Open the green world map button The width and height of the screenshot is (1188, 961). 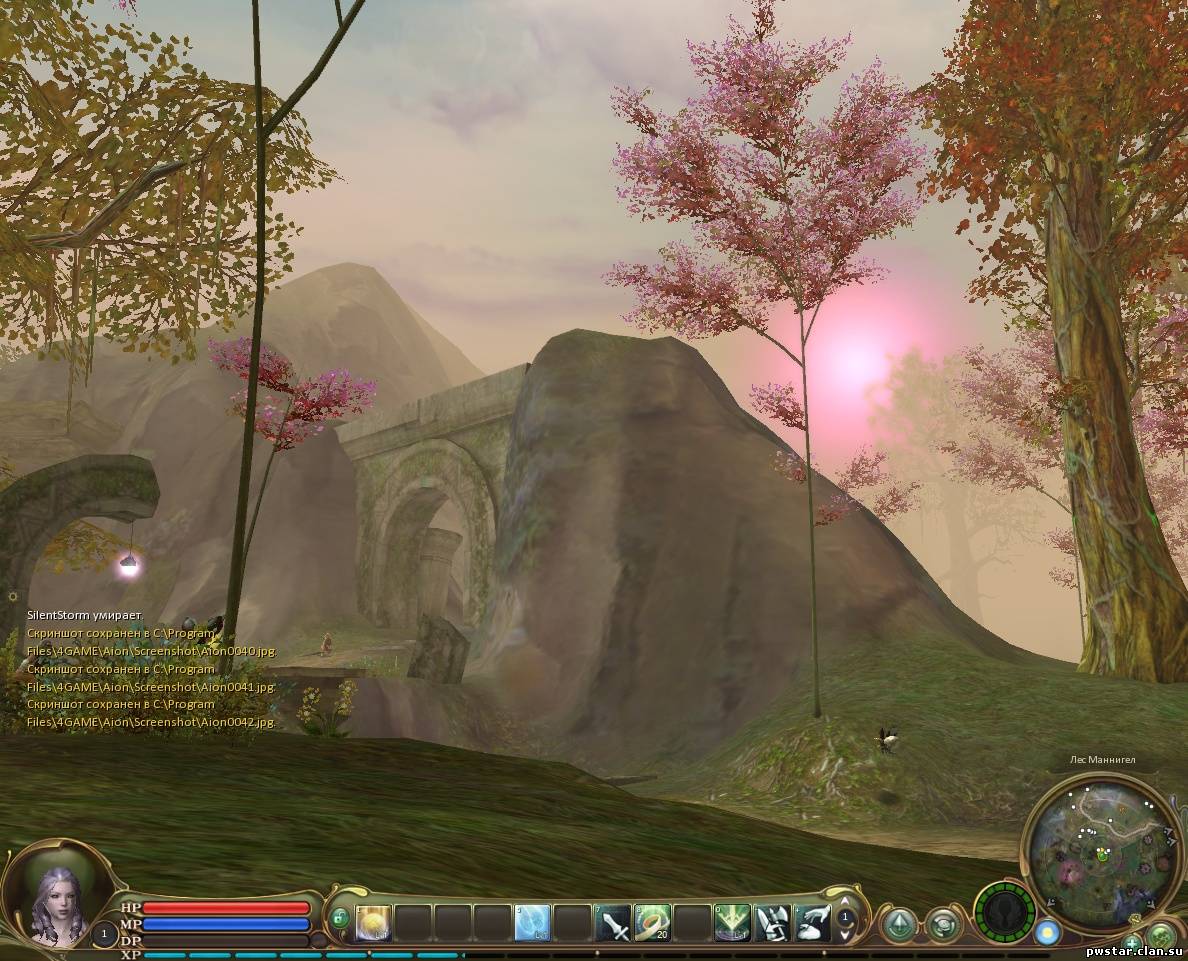(x=1160, y=937)
